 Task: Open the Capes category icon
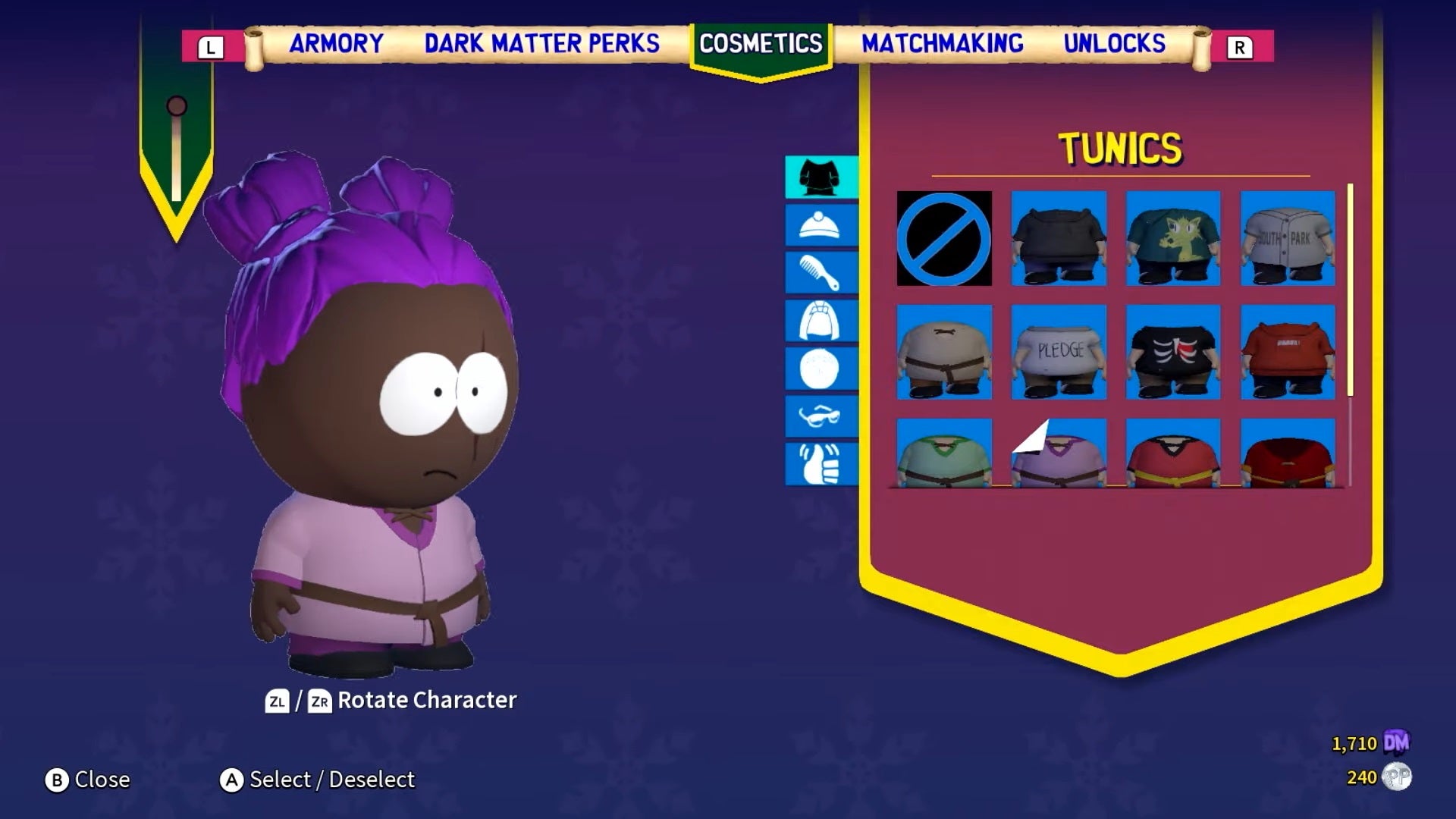click(x=822, y=319)
